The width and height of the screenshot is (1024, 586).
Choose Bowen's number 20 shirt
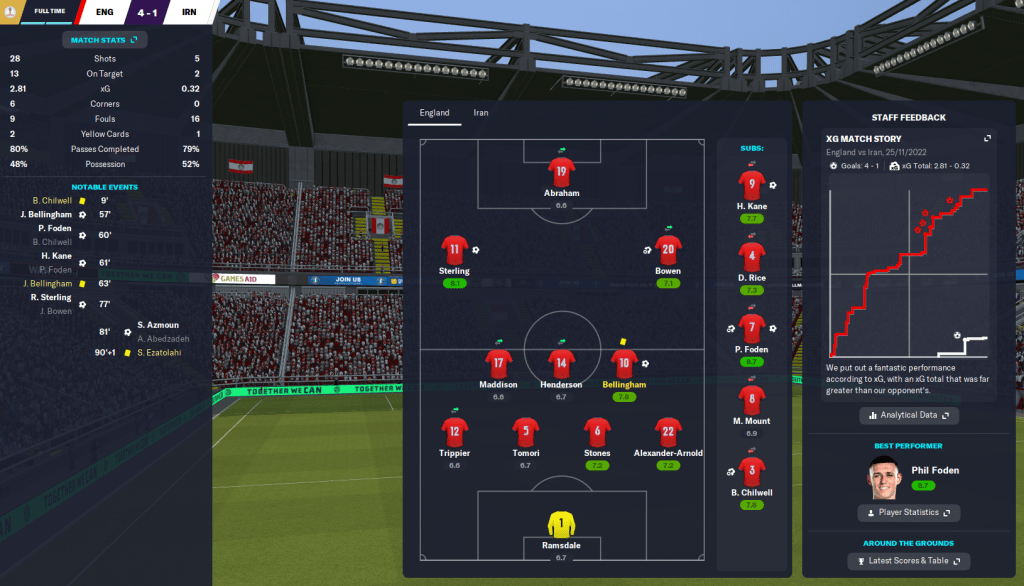(x=668, y=249)
